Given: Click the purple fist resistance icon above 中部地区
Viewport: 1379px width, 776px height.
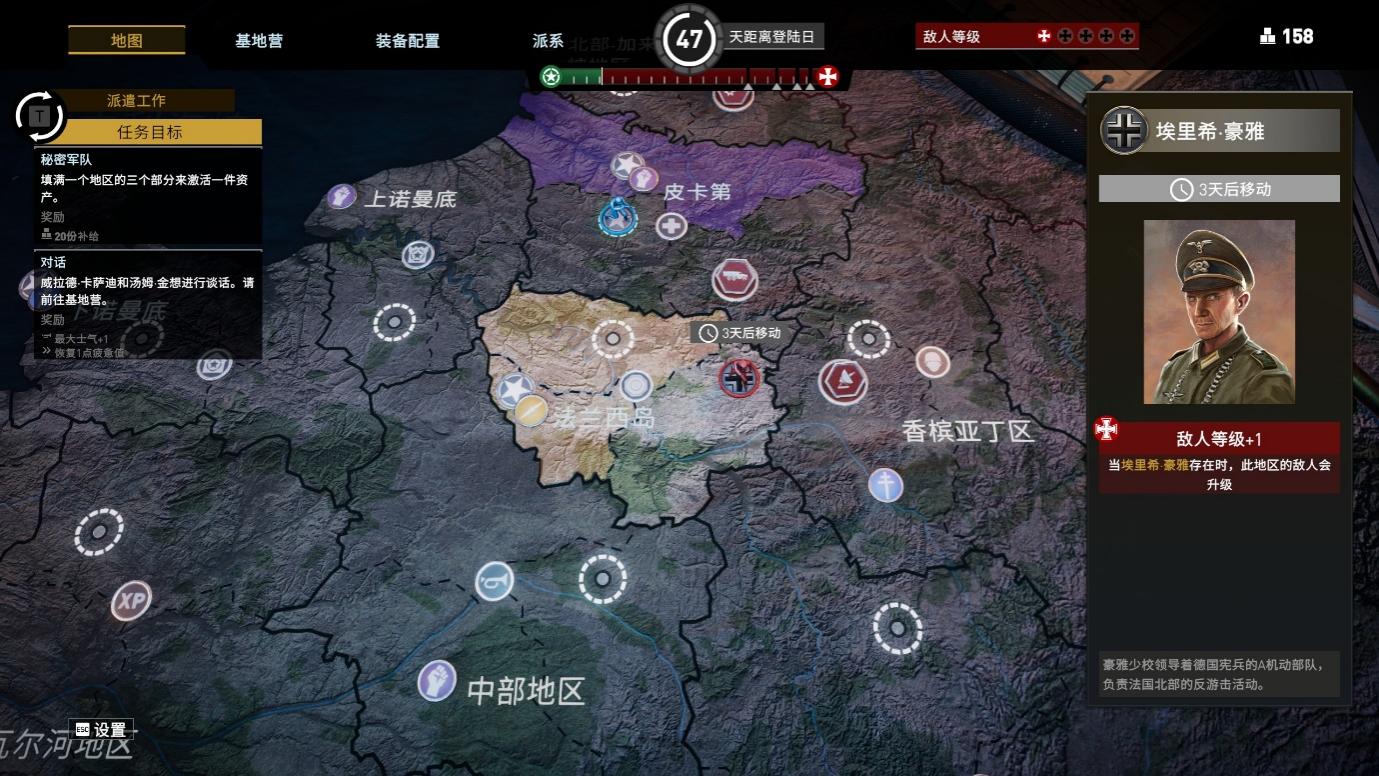Looking at the screenshot, I should pyautogui.click(x=437, y=678).
